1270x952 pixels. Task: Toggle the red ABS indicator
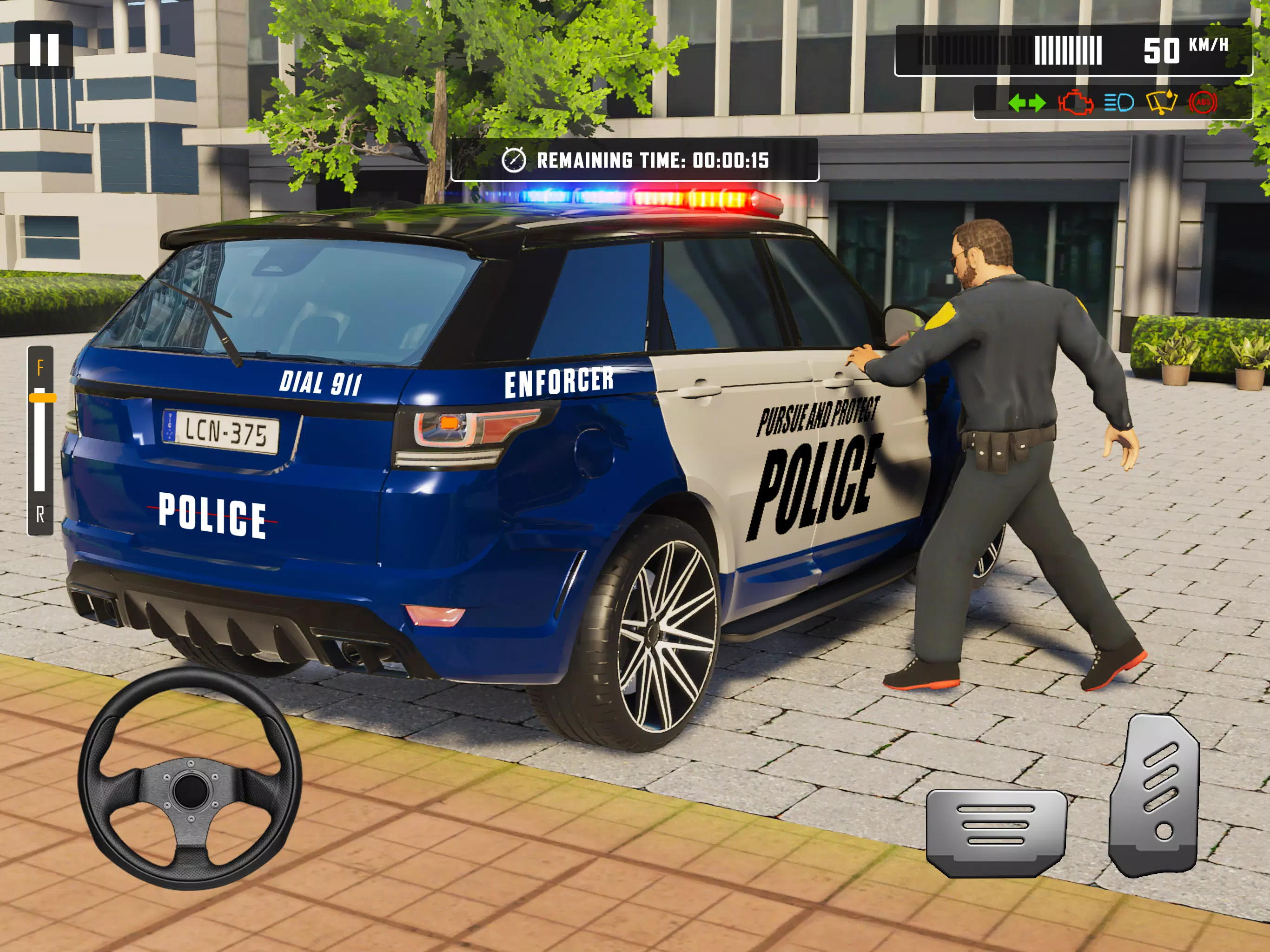coord(1203,103)
